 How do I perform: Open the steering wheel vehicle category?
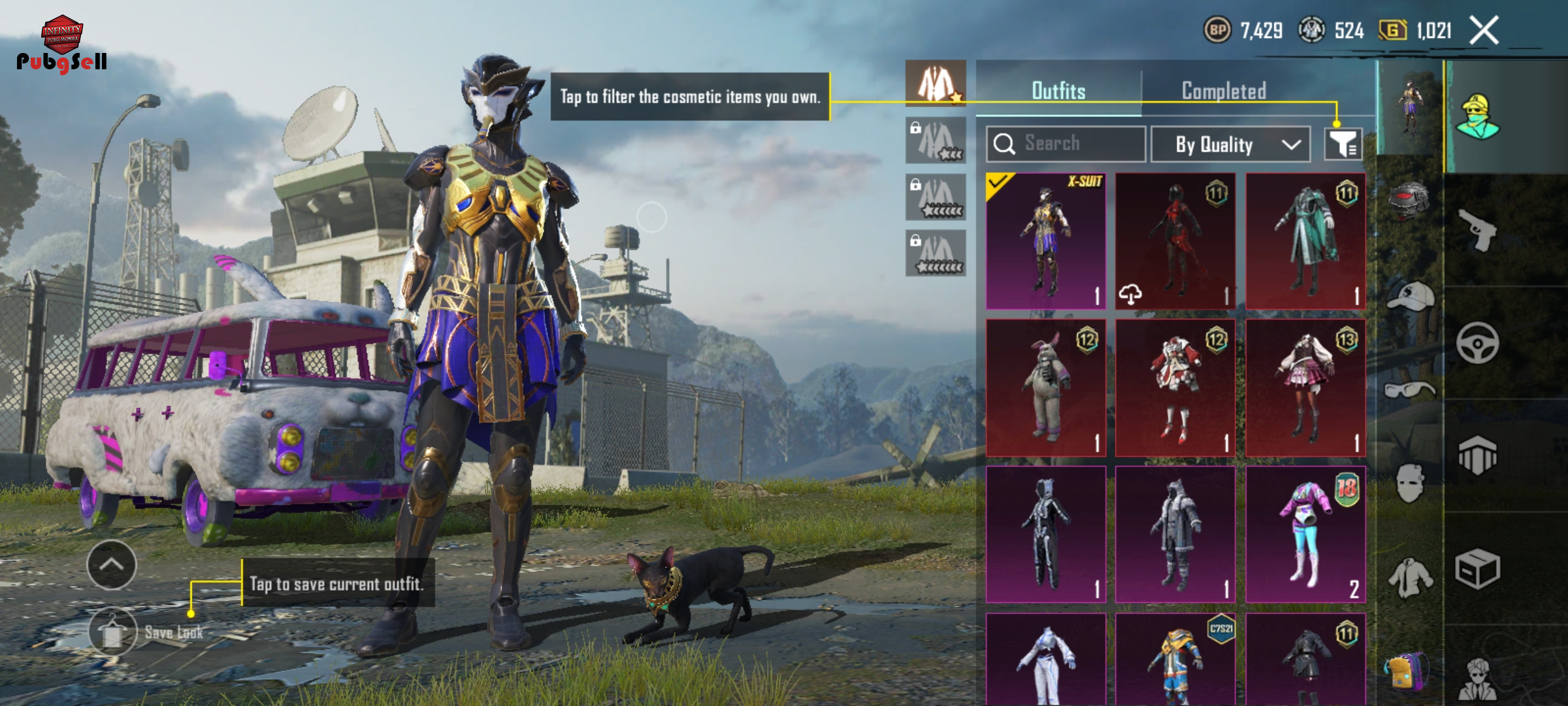(x=1477, y=343)
